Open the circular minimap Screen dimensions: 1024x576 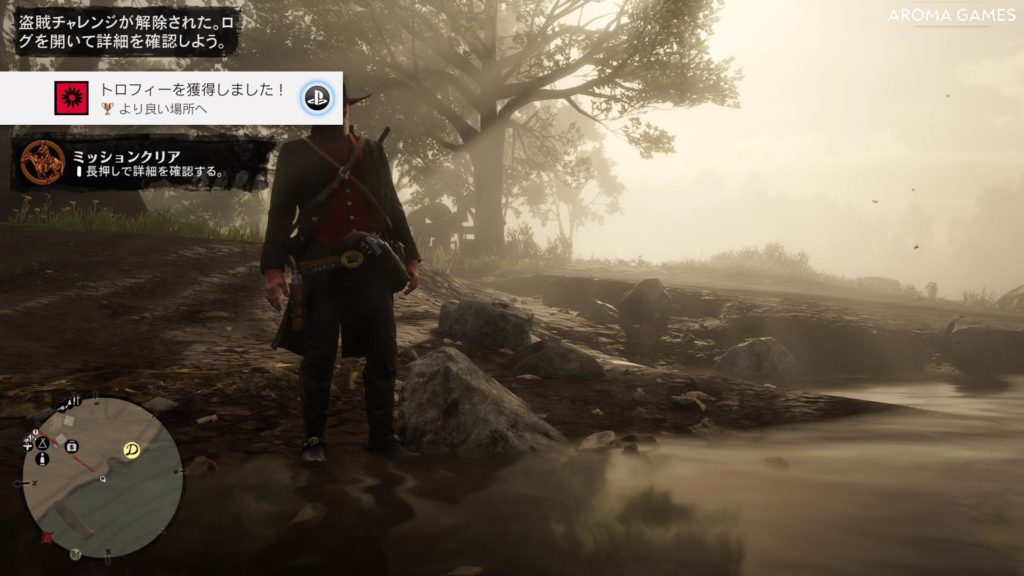pos(102,478)
